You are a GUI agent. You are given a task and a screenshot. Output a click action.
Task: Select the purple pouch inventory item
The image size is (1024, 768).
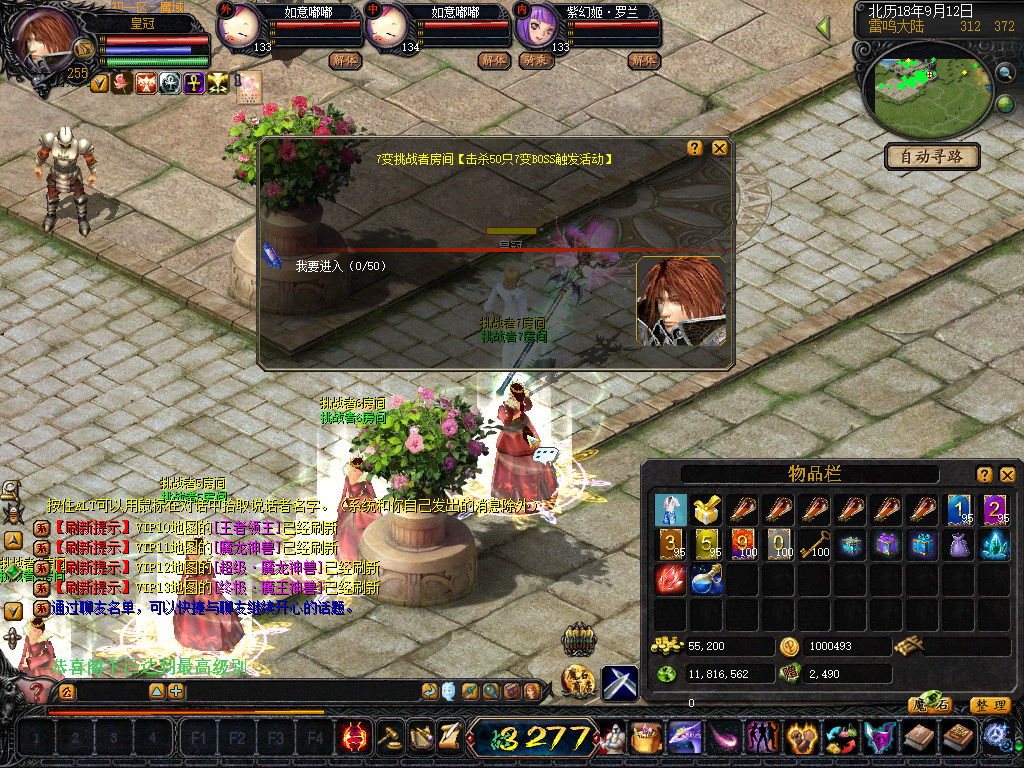[x=959, y=545]
